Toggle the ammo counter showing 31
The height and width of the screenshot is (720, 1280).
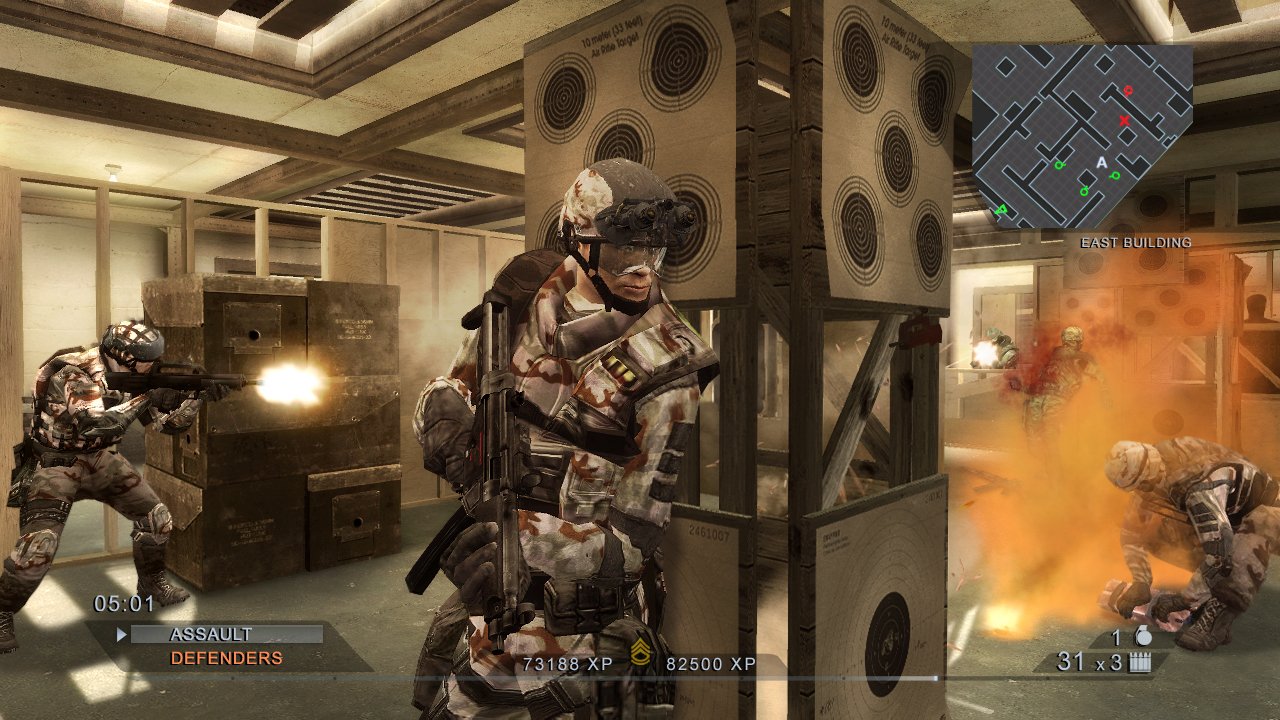click(x=1071, y=661)
